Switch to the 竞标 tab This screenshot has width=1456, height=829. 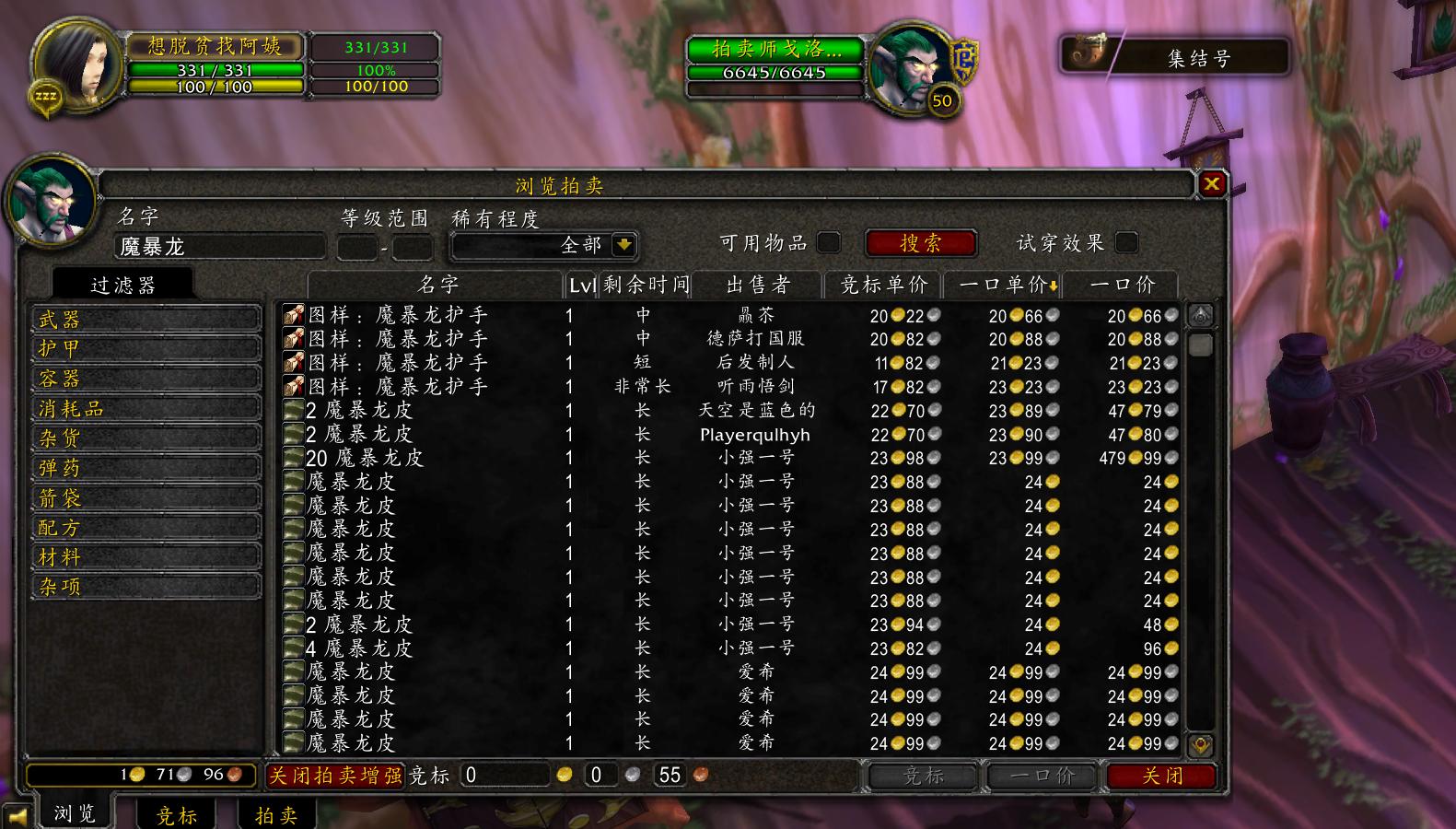[175, 814]
